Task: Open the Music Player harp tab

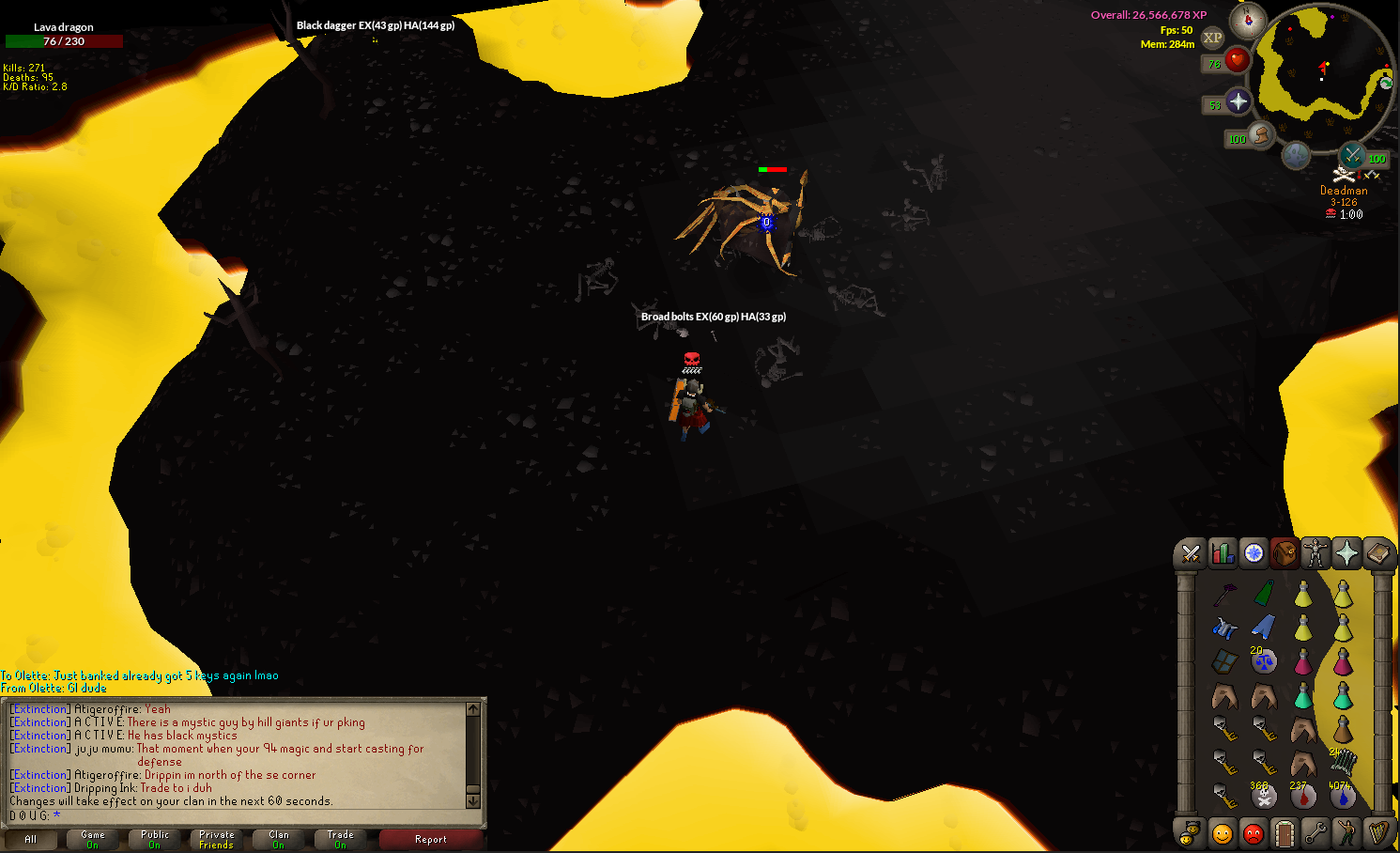Action: click(1377, 832)
